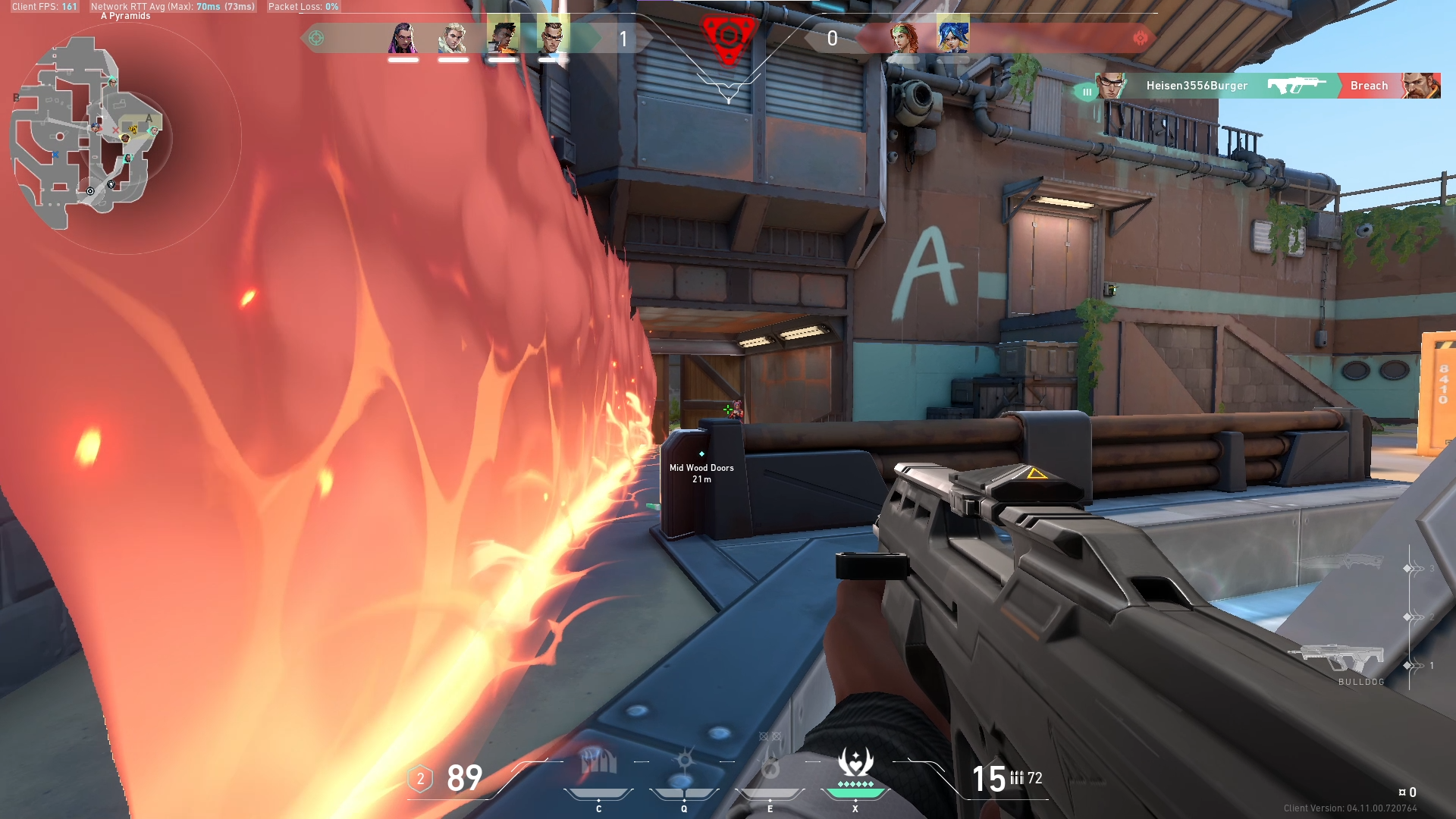Activate the Curveball flash ability

click(x=684, y=766)
